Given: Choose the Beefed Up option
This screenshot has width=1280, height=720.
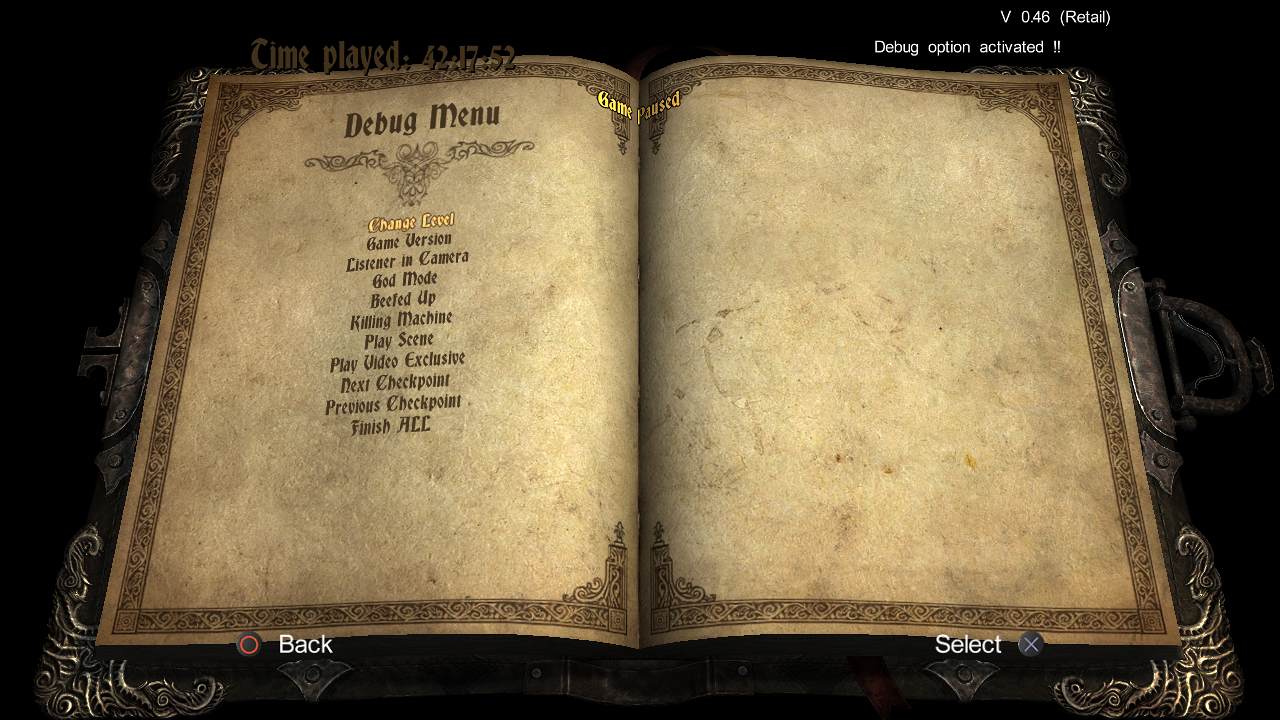Looking at the screenshot, I should tap(403, 299).
